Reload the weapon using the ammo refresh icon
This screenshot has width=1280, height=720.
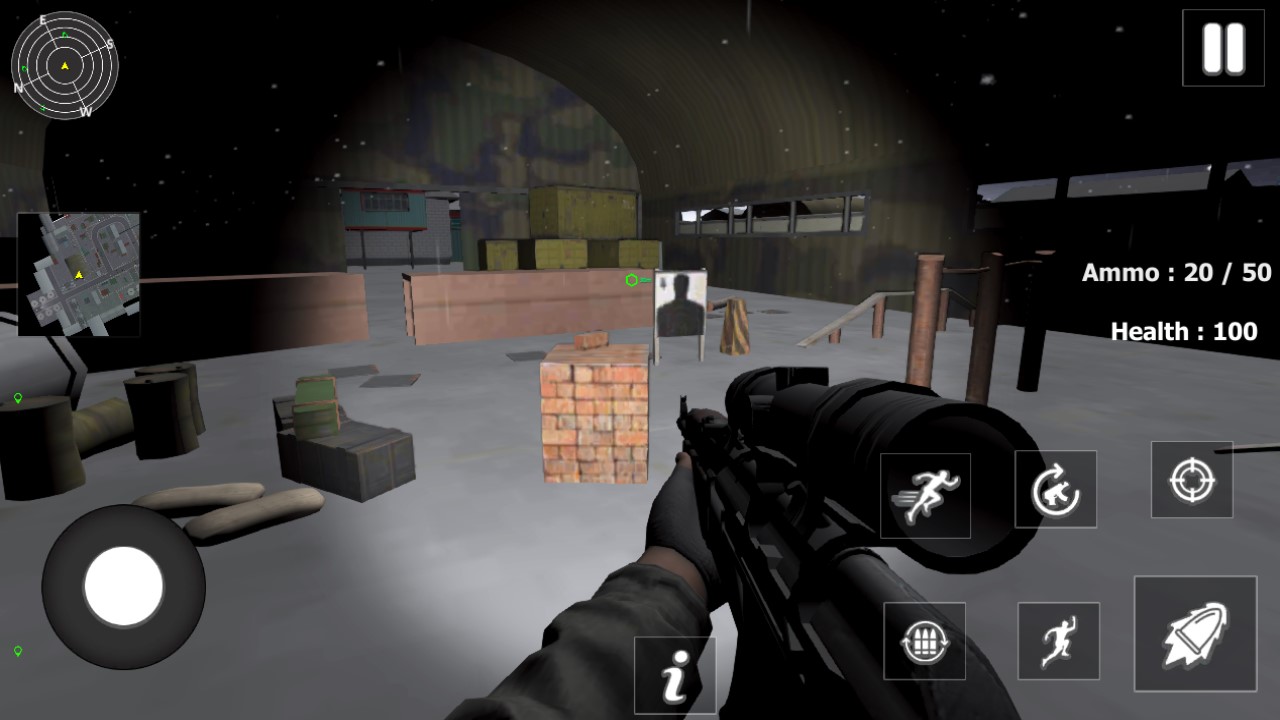click(924, 641)
